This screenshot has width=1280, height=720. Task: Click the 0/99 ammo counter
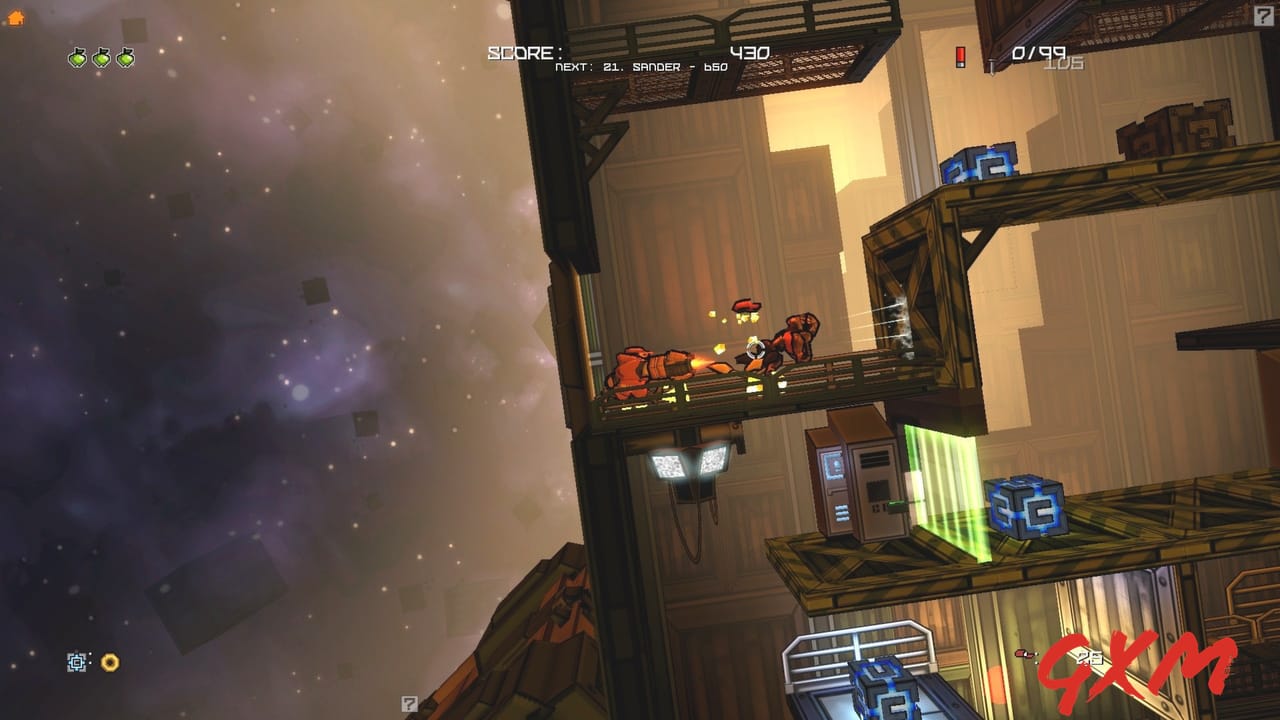pos(1038,51)
